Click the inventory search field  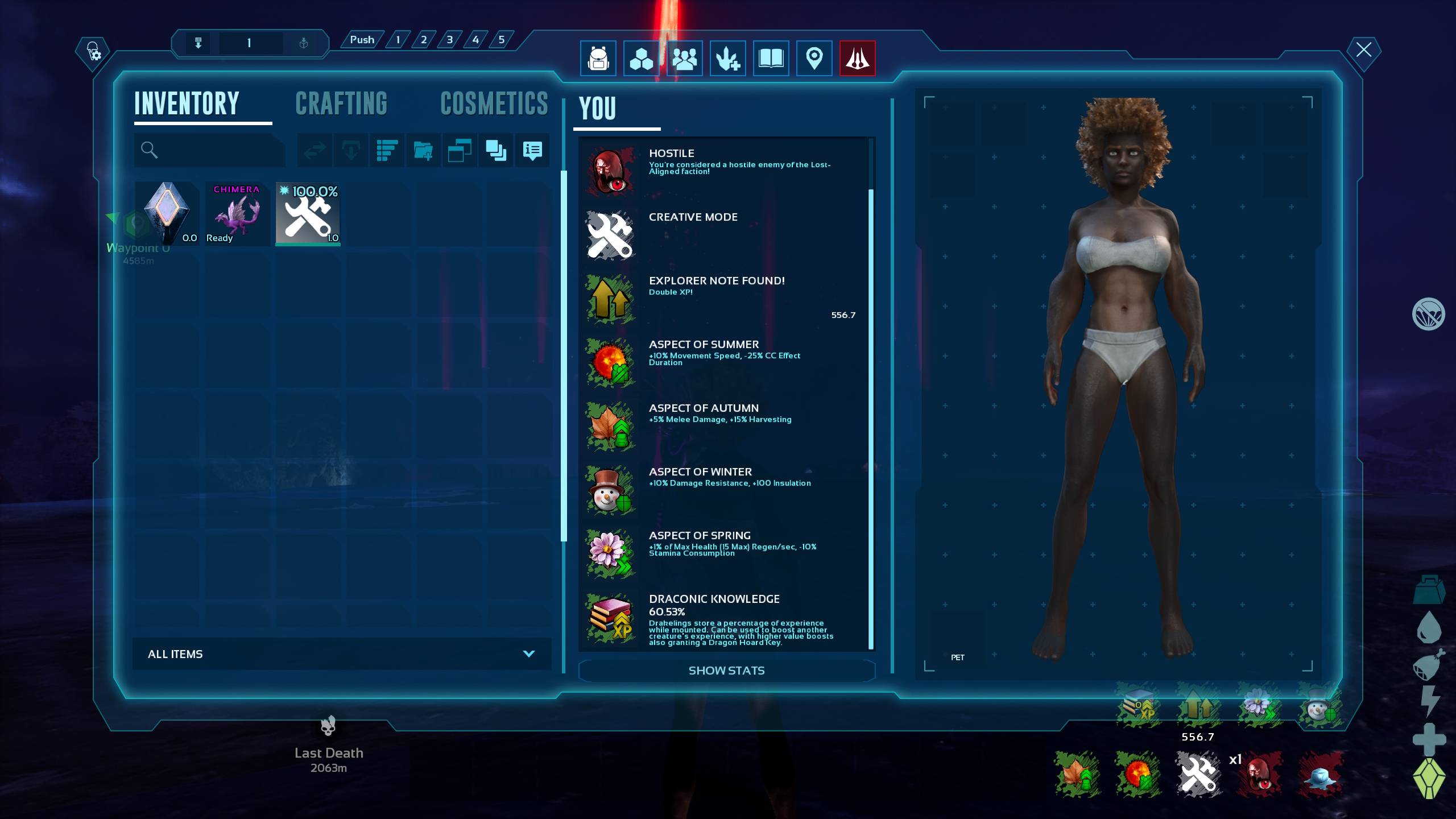(210, 150)
